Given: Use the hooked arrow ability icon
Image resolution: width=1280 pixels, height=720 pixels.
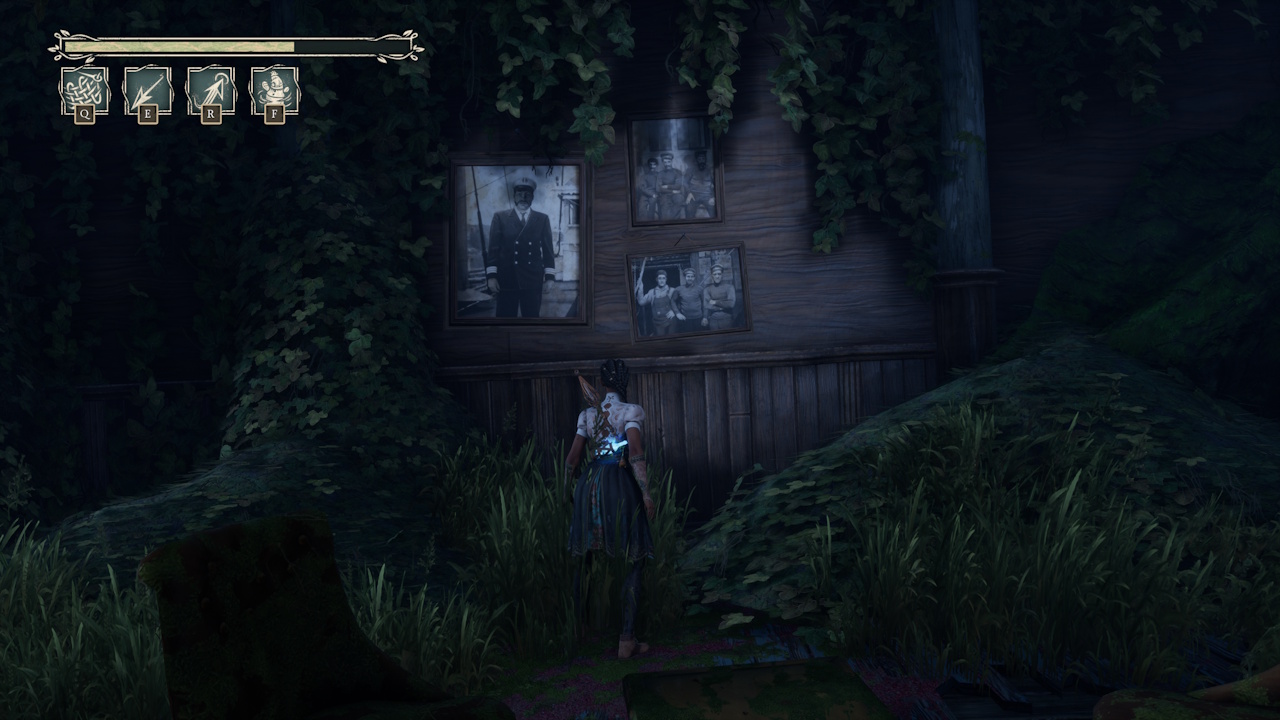Looking at the screenshot, I should (x=212, y=88).
